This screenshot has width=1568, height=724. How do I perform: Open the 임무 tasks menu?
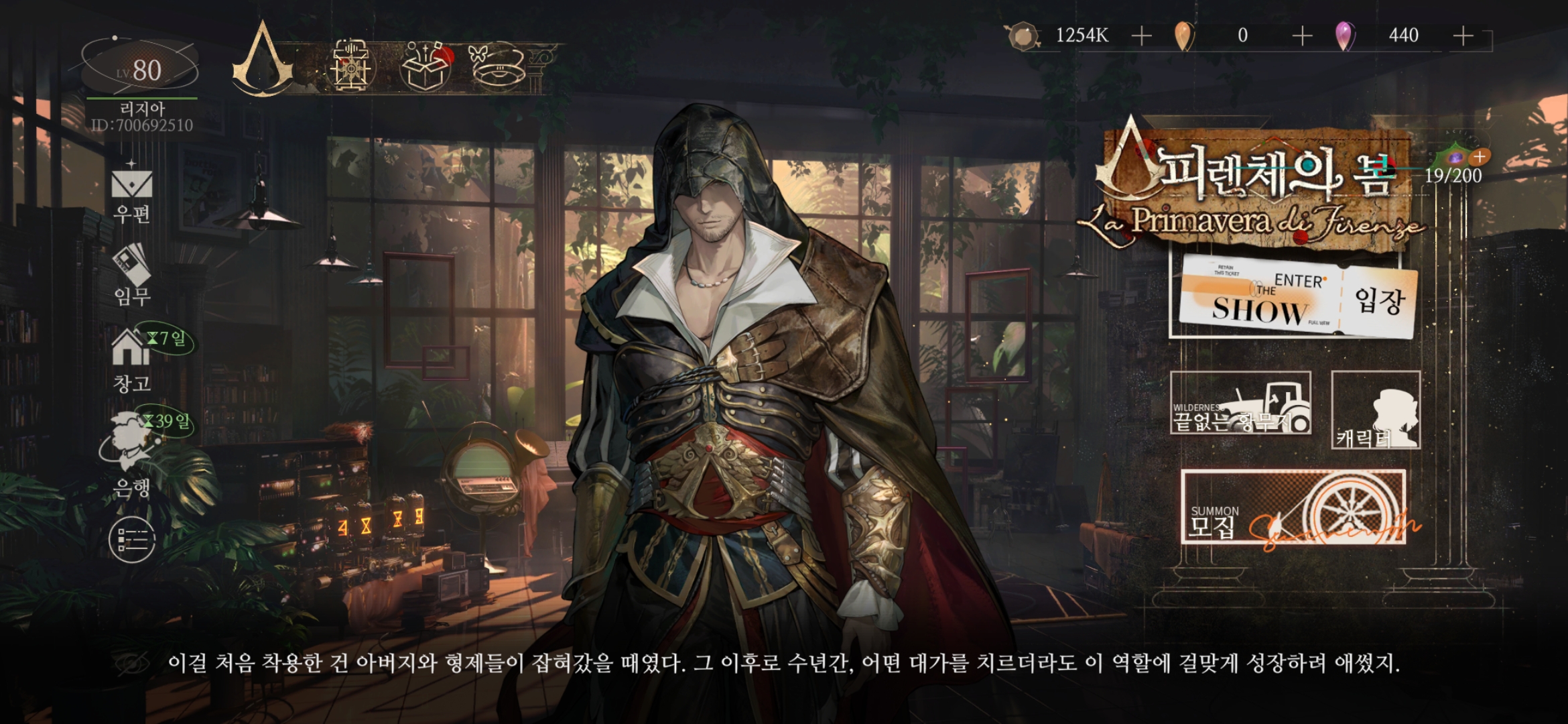132,275
